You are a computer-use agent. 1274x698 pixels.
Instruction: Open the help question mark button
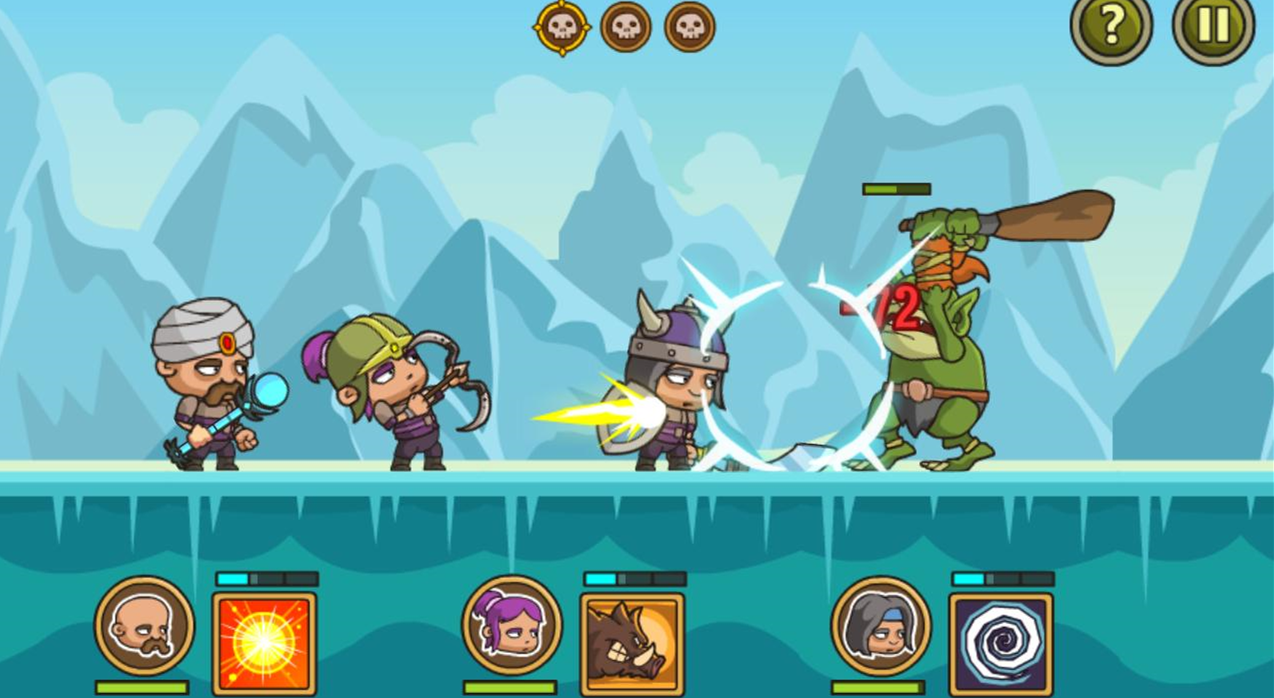pos(1111,27)
